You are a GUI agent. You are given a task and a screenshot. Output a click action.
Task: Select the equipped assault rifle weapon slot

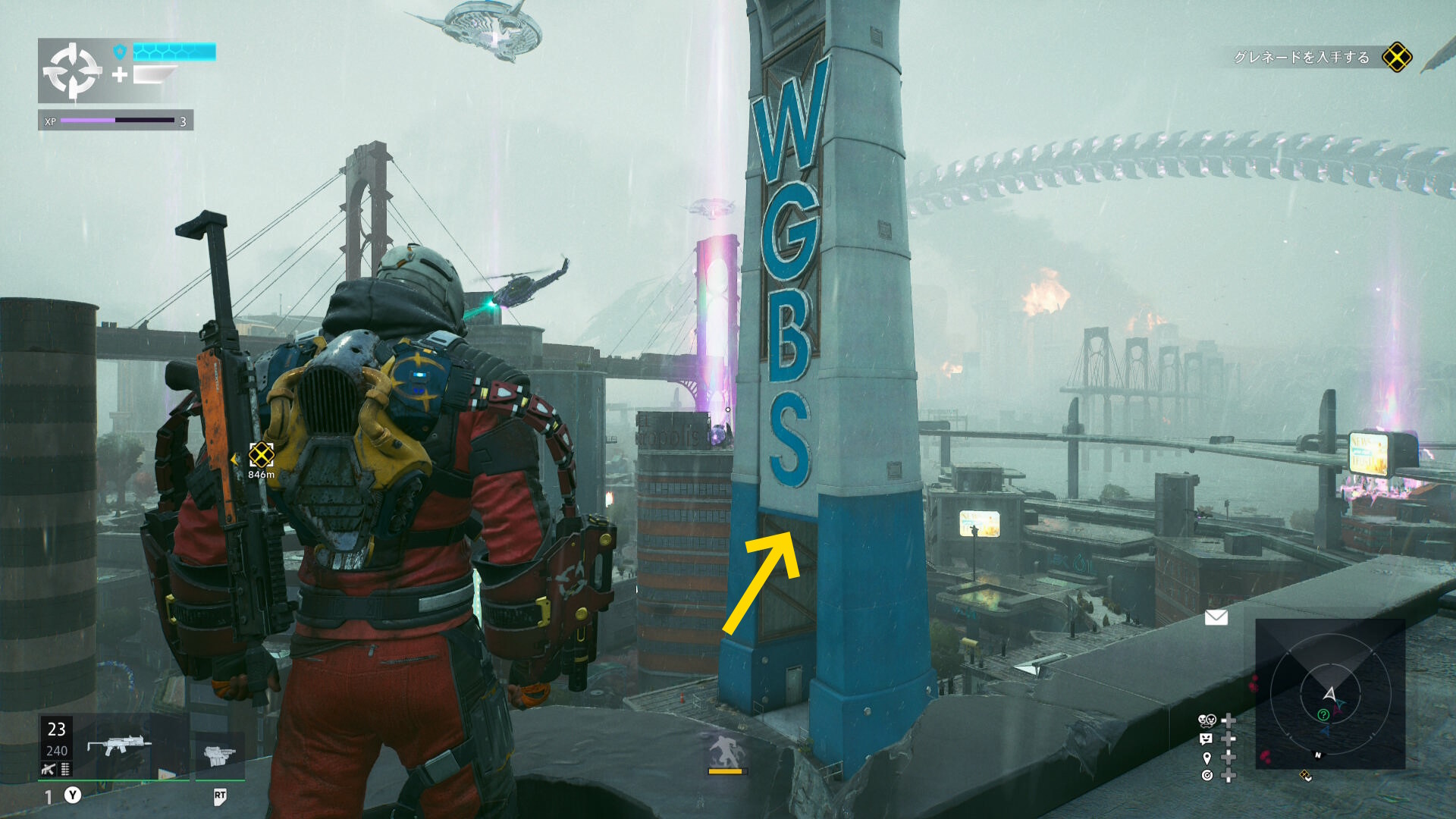click(x=118, y=745)
